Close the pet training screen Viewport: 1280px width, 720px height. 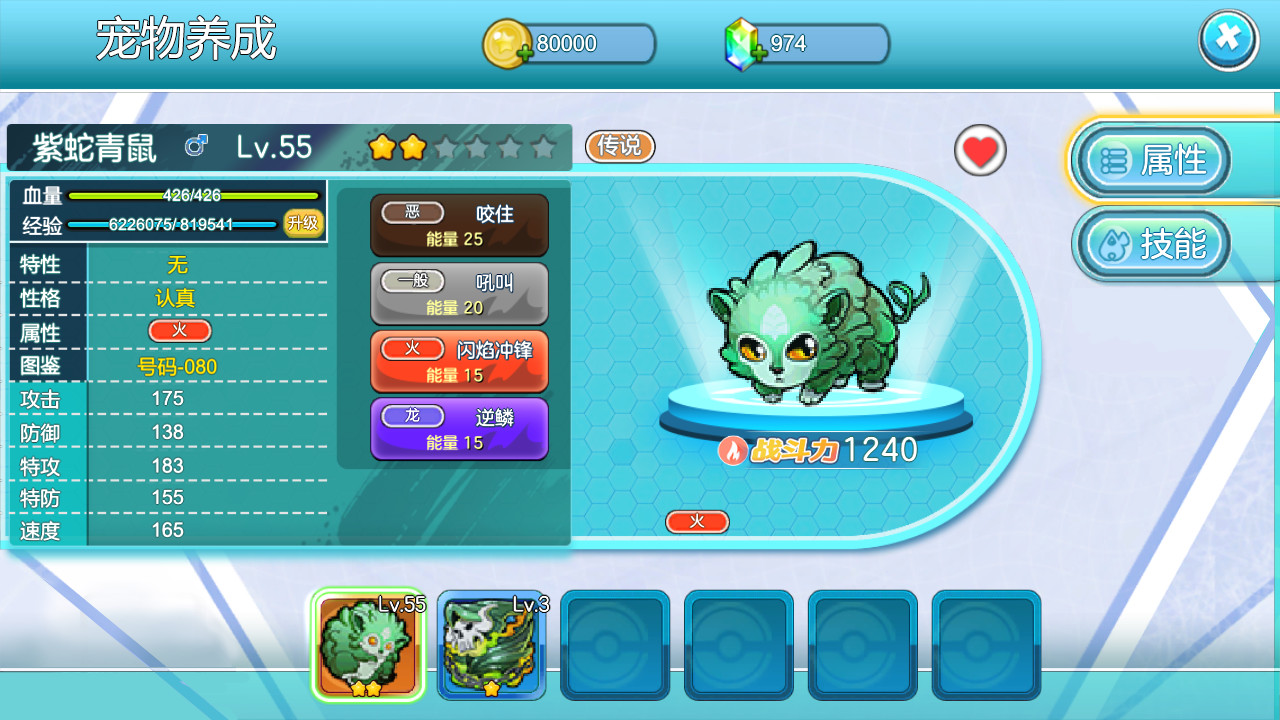1228,39
